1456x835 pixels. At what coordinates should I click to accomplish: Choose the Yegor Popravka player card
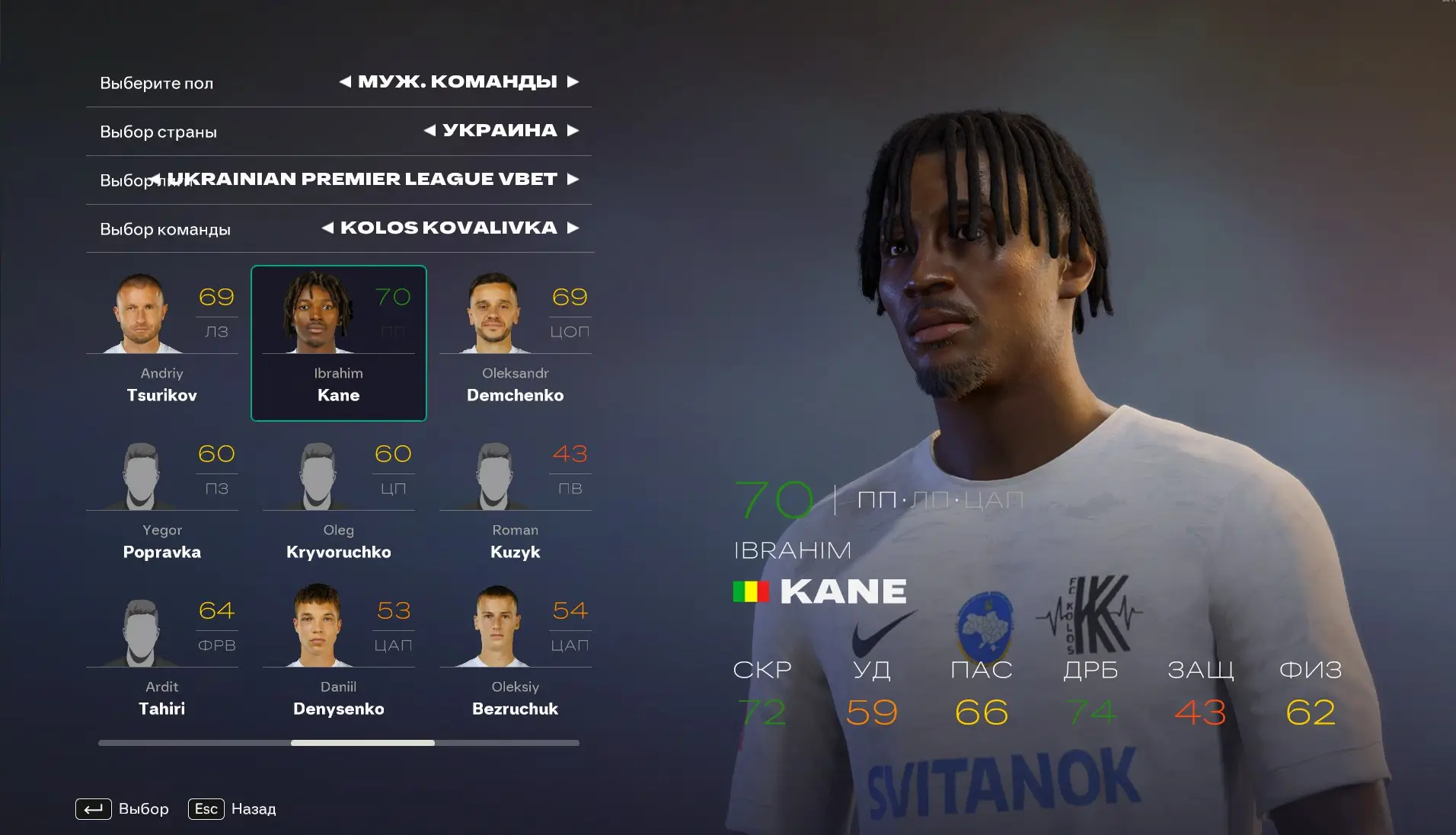[x=162, y=499]
